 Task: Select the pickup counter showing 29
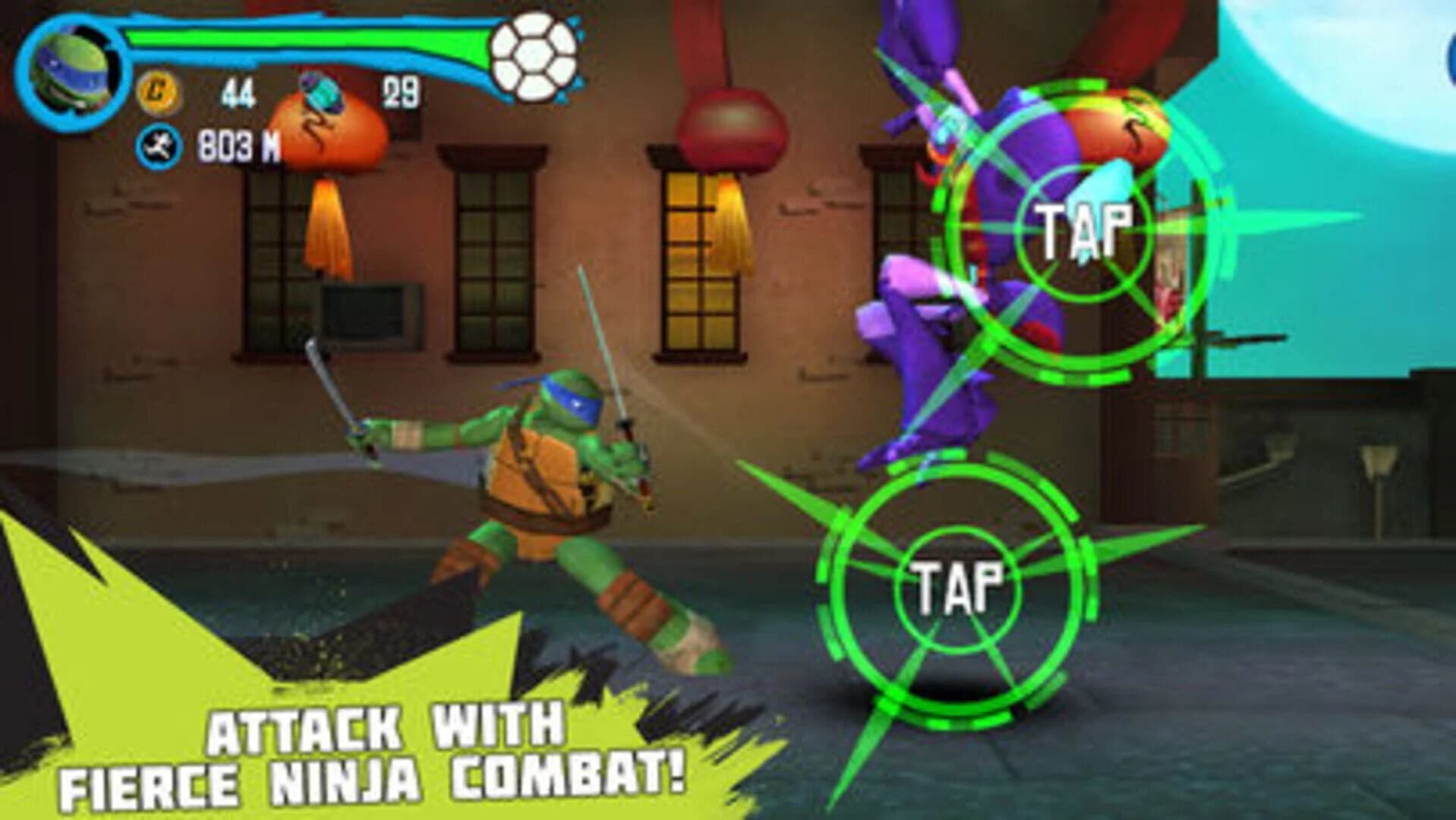tap(402, 91)
